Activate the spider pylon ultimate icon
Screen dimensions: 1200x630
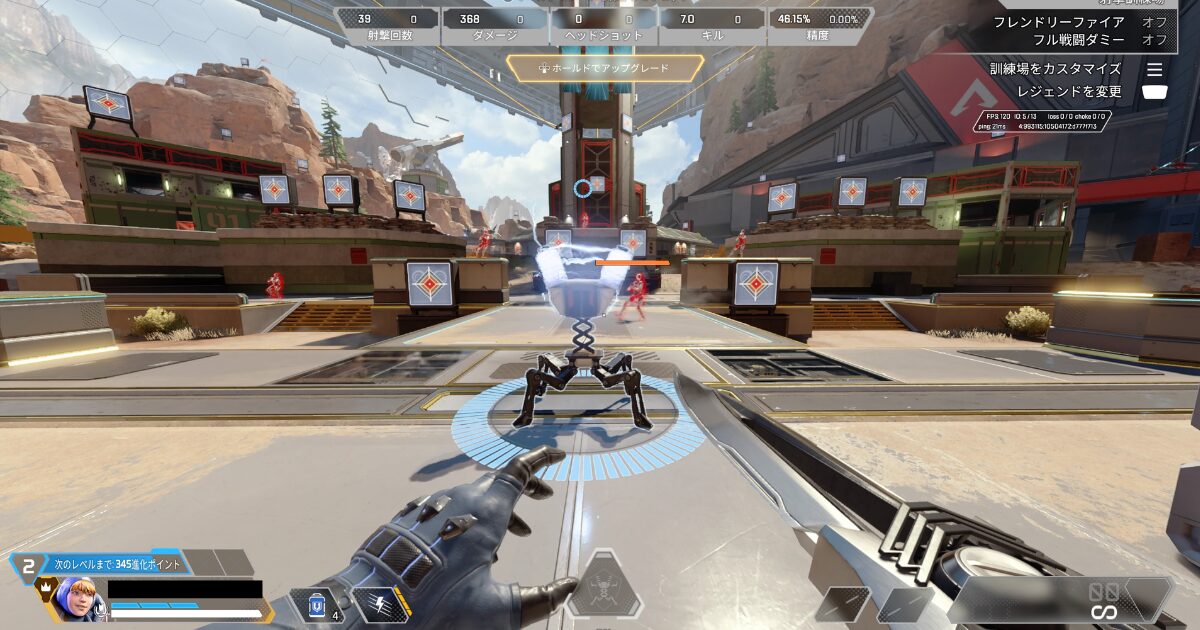[603, 587]
